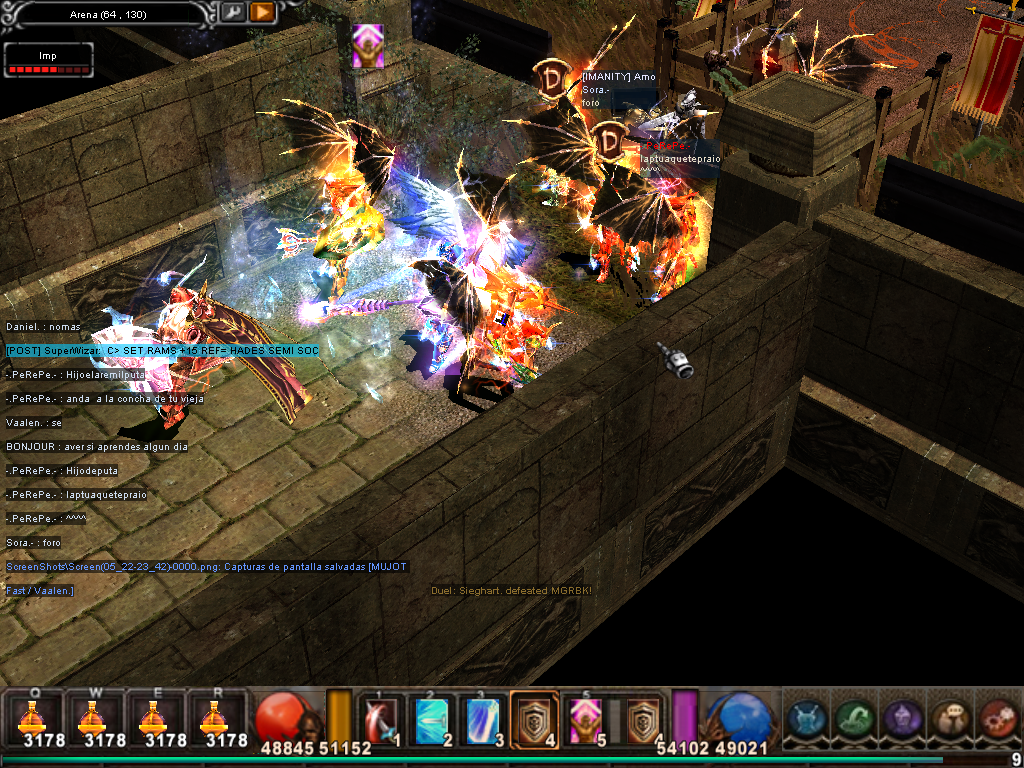Screen dimensions: 1024x768
Task: Select the highlighted shield skill in slot 4
Action: coord(535,720)
